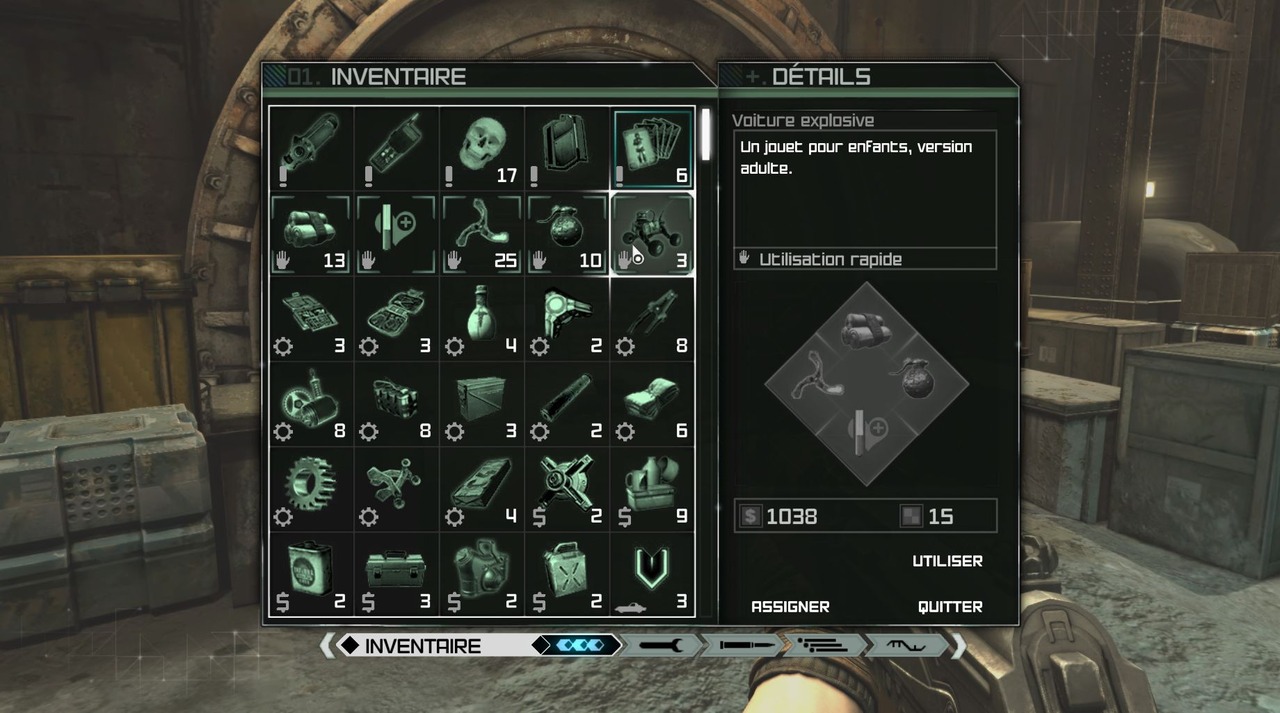Select the potion bottle ingredient slot
The image size is (1280, 713).
[x=482, y=319]
